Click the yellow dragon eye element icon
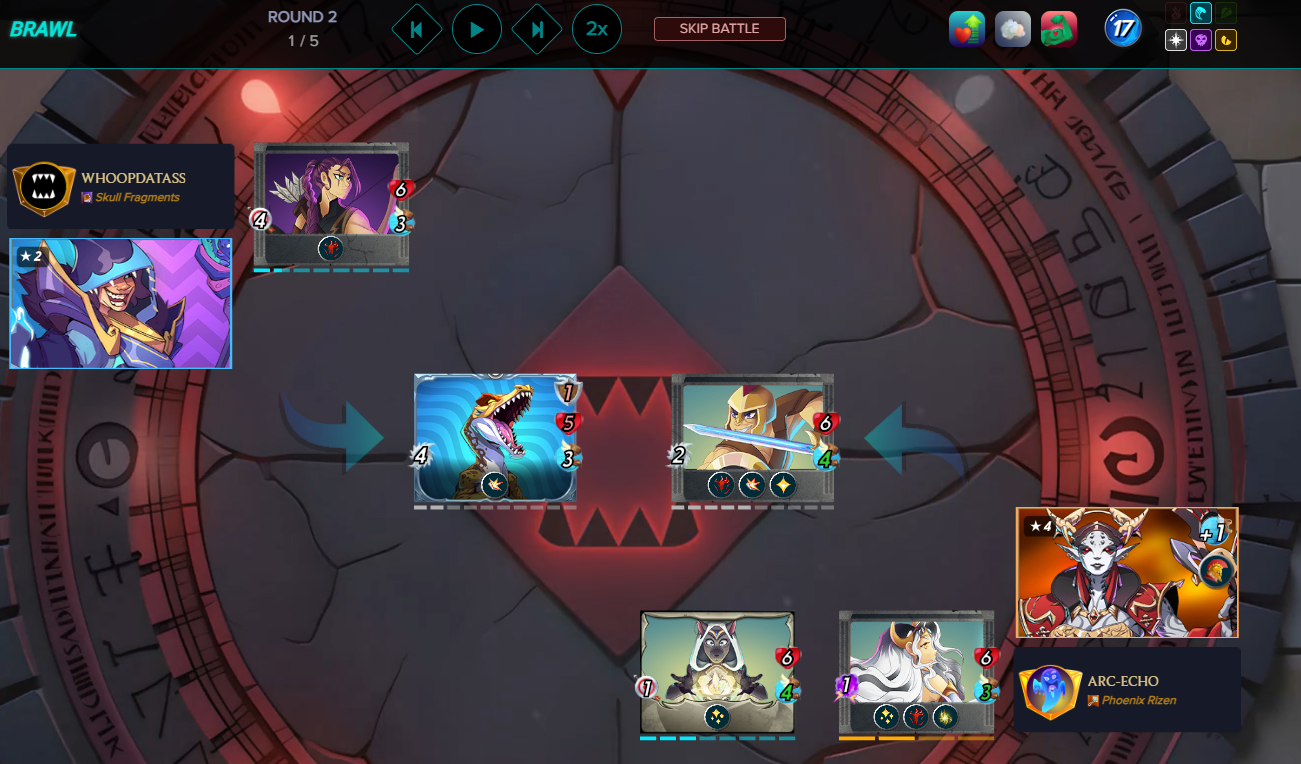The width and height of the screenshot is (1301, 764). [x=1226, y=41]
